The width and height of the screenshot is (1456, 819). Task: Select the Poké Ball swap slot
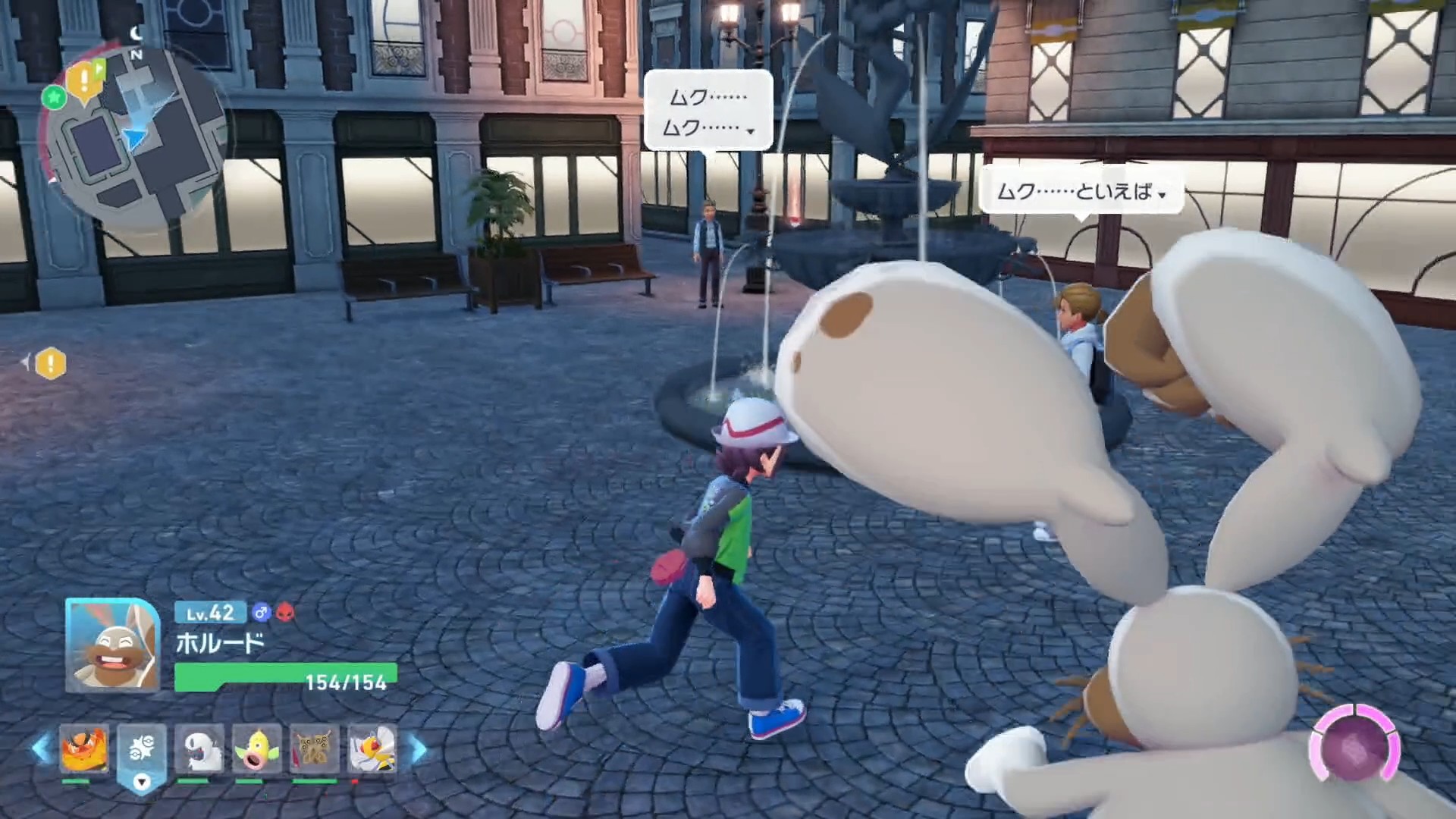pyautogui.click(x=142, y=751)
